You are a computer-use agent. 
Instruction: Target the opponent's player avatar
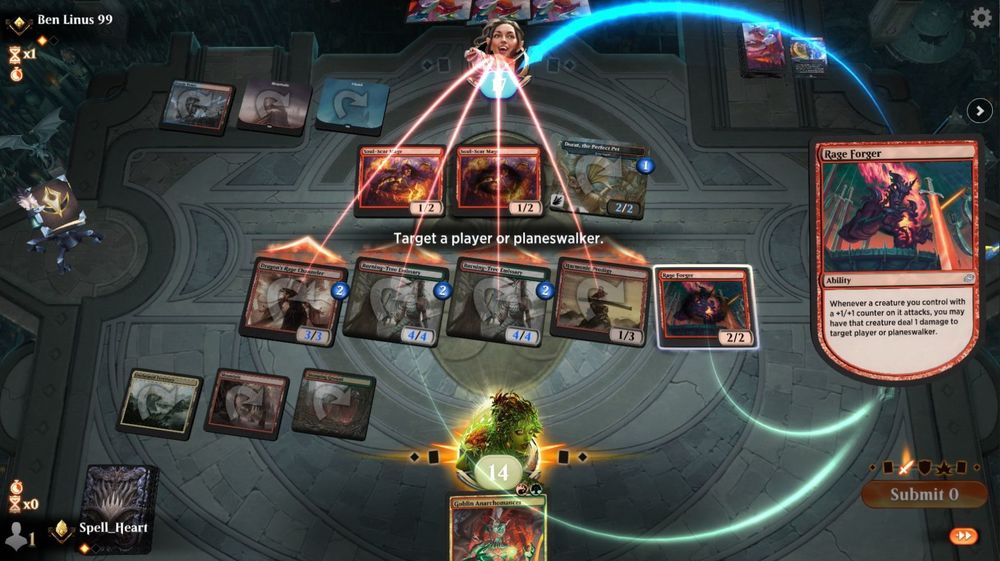click(497, 40)
